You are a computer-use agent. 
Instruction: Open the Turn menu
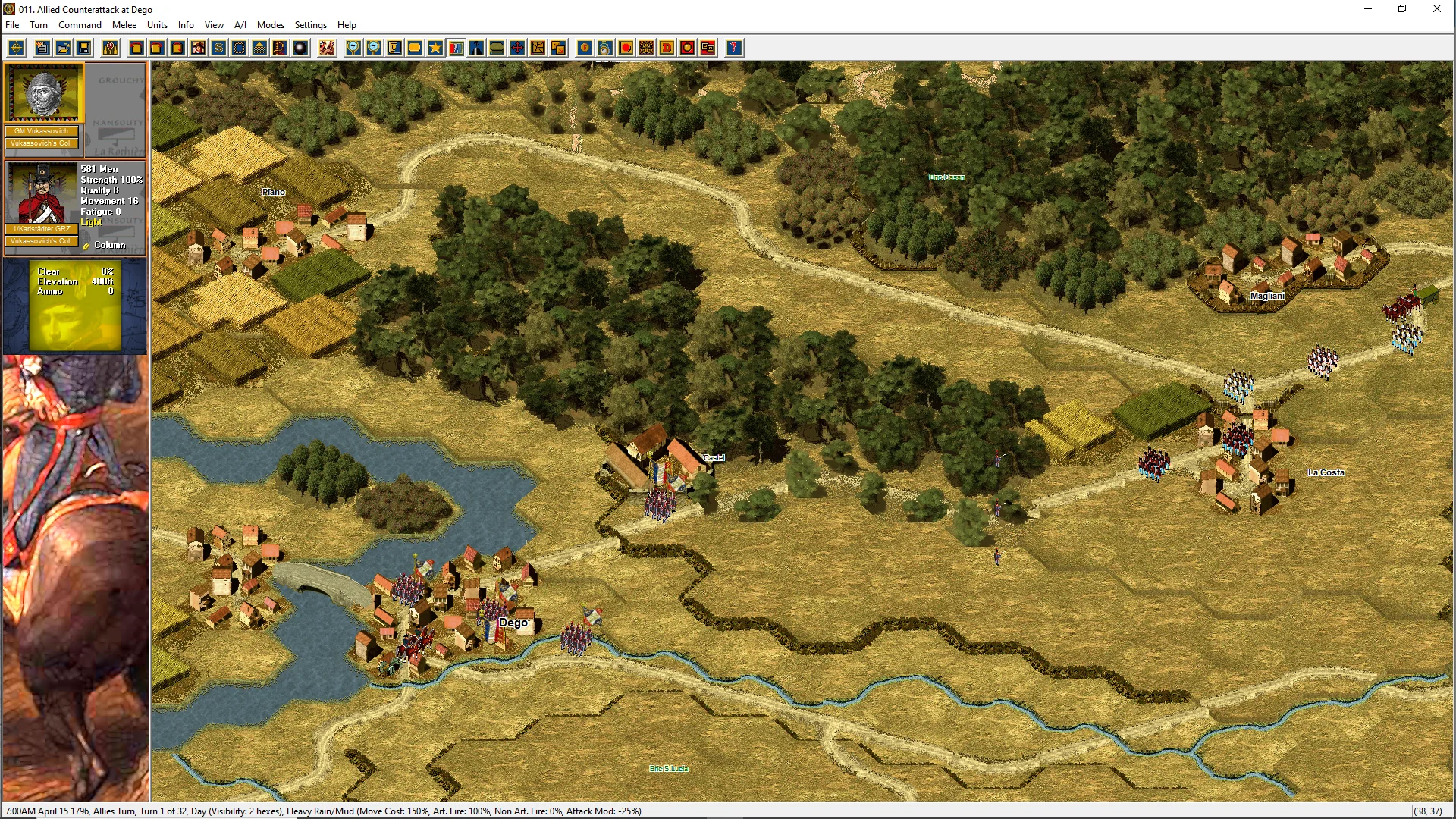coord(39,25)
